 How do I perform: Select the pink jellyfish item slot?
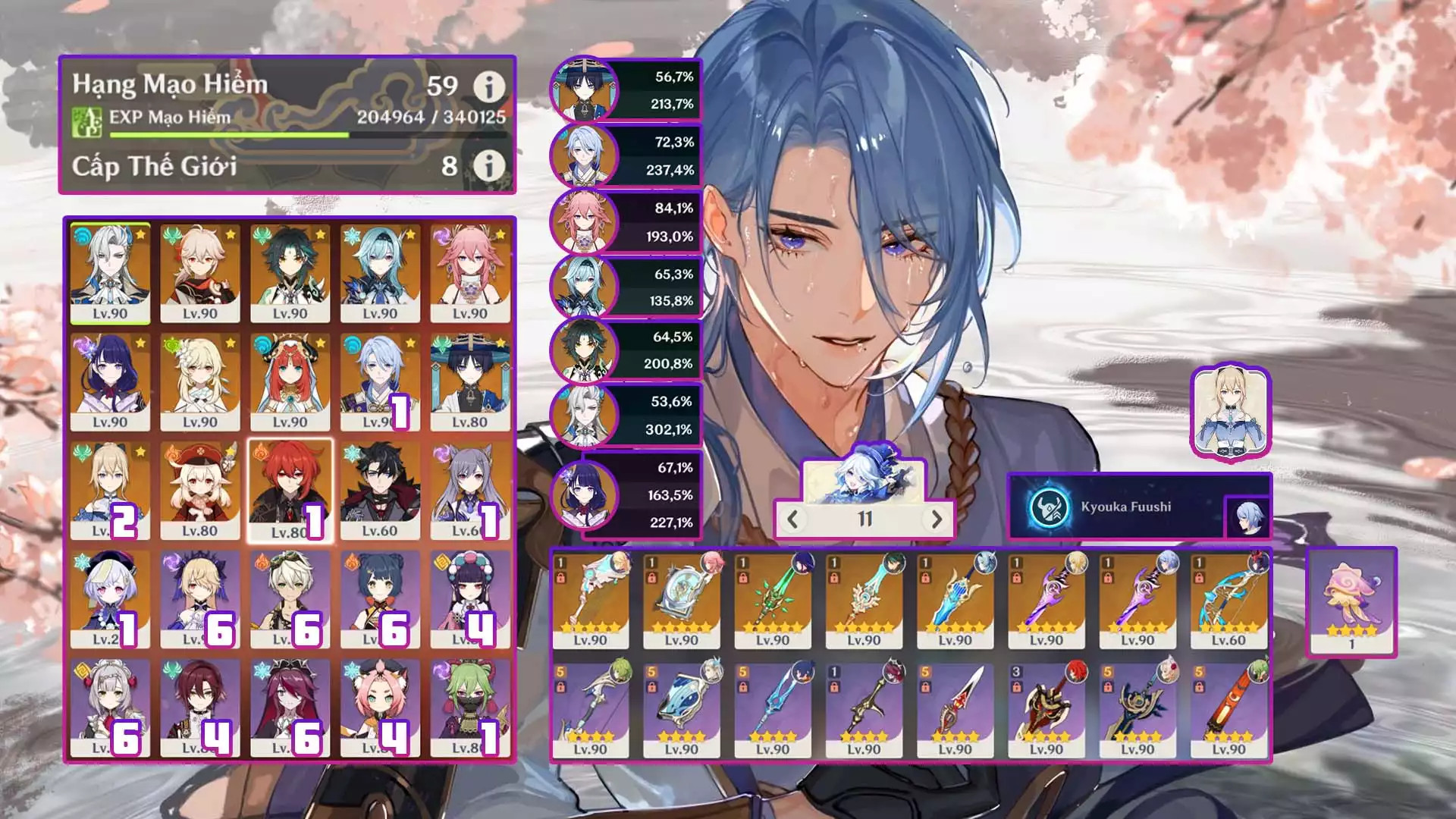pyautogui.click(x=1351, y=601)
